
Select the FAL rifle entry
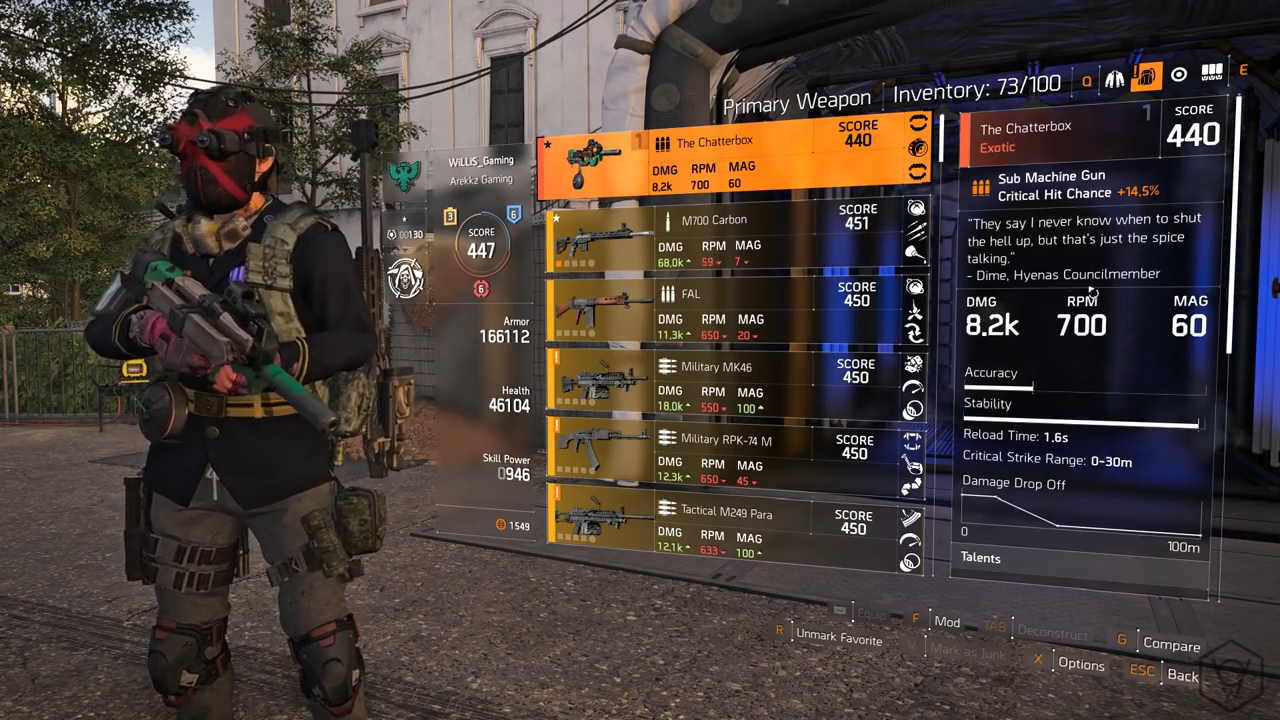pyautogui.click(x=735, y=311)
